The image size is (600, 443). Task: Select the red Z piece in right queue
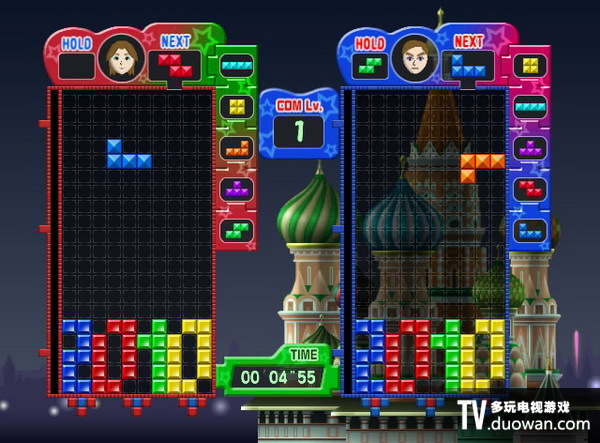[x=530, y=188]
